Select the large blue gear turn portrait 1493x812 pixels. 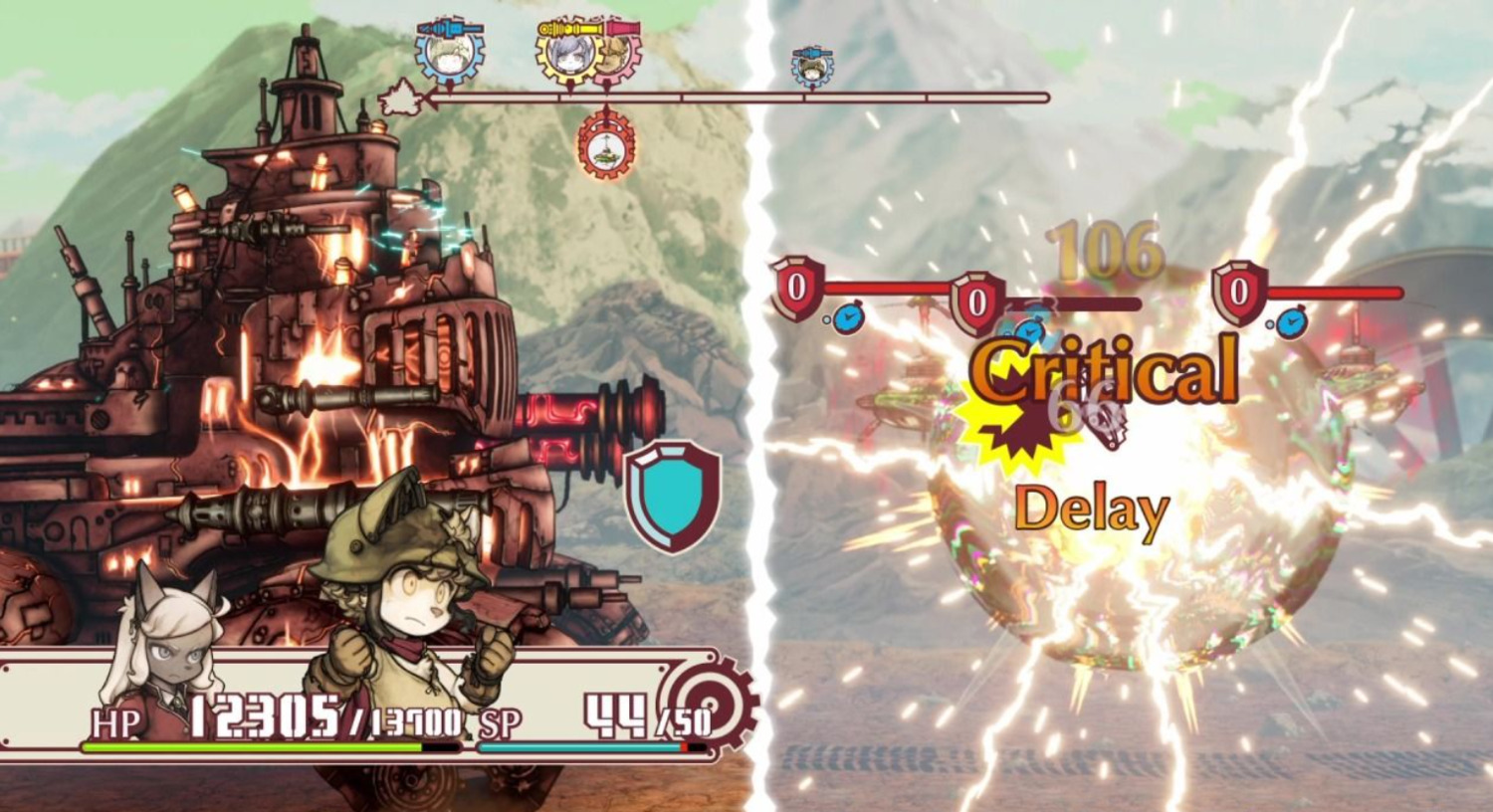(x=451, y=55)
